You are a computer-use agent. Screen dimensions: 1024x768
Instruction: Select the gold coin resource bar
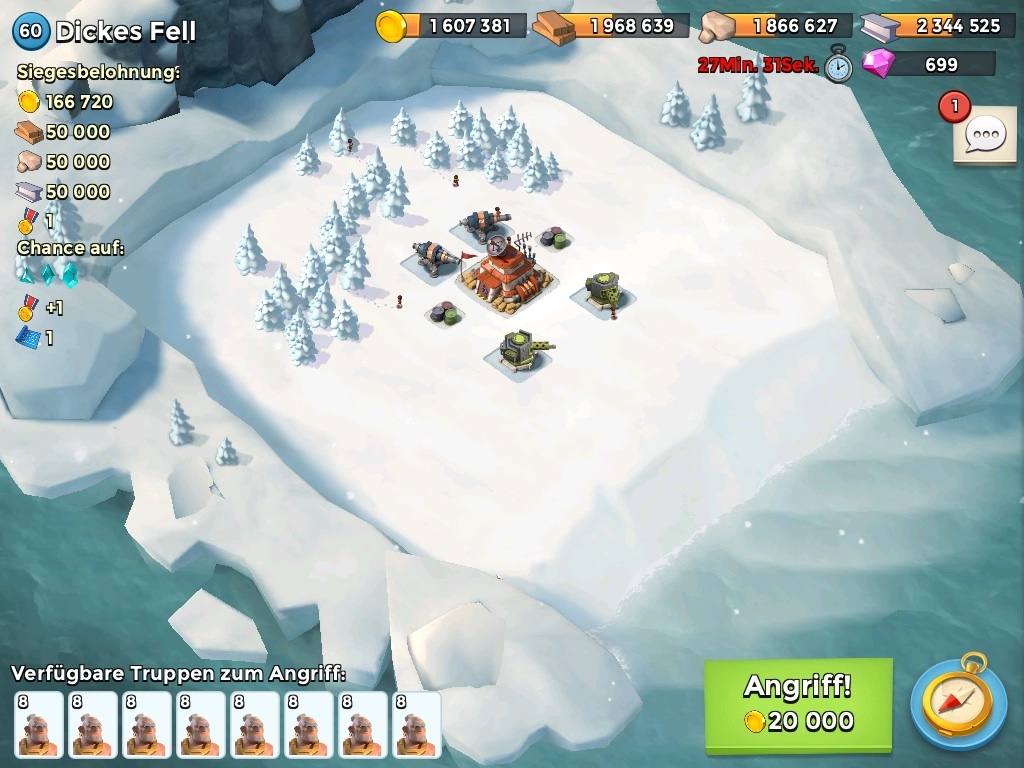453,26
